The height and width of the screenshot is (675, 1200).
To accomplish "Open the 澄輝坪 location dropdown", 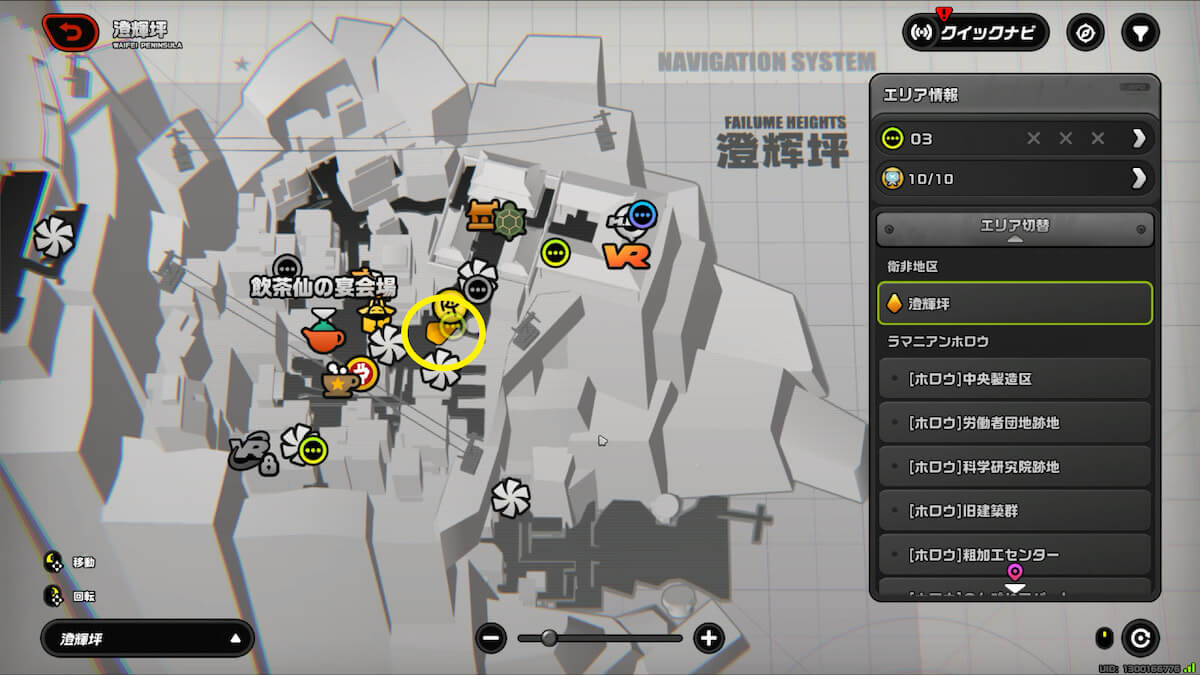I will click(x=147, y=638).
